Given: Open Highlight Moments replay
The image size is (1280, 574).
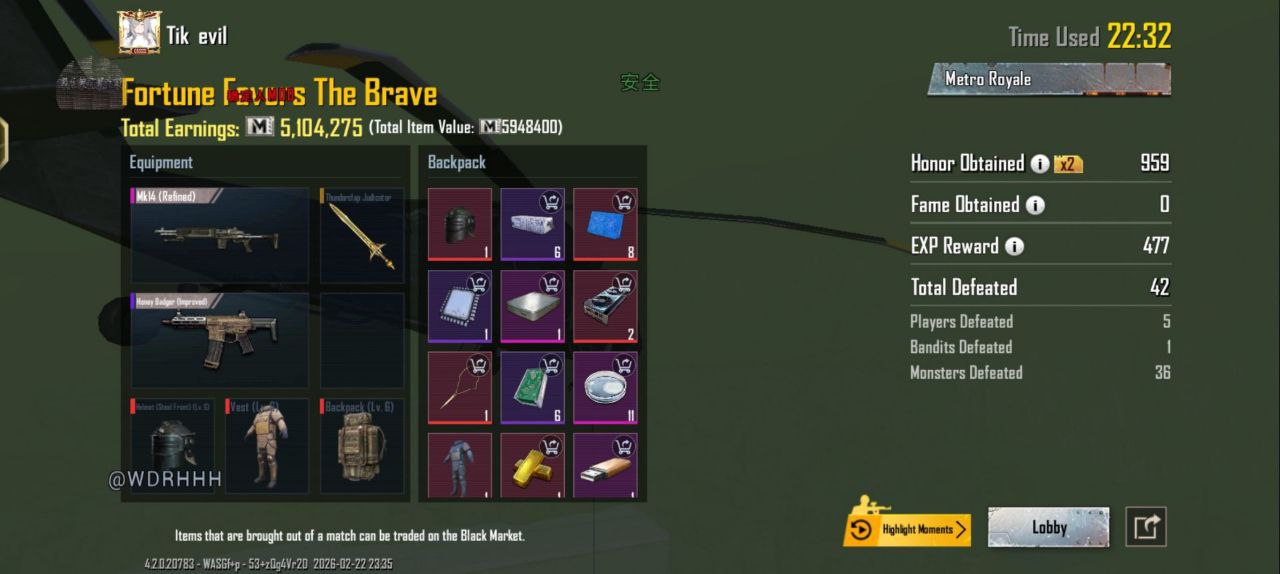Looking at the screenshot, I should [x=907, y=529].
